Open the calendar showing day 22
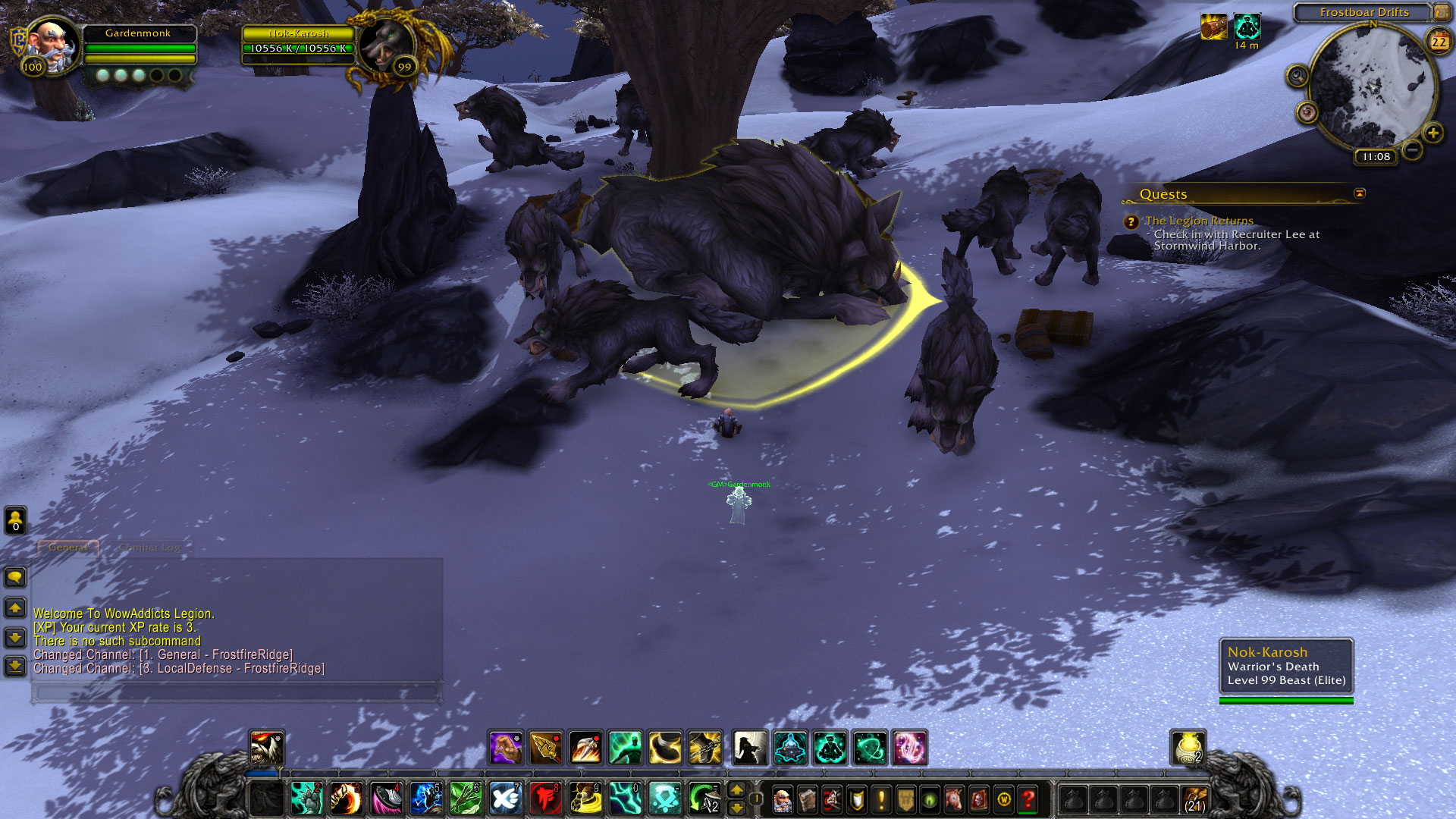The width and height of the screenshot is (1456, 819). [1439, 42]
